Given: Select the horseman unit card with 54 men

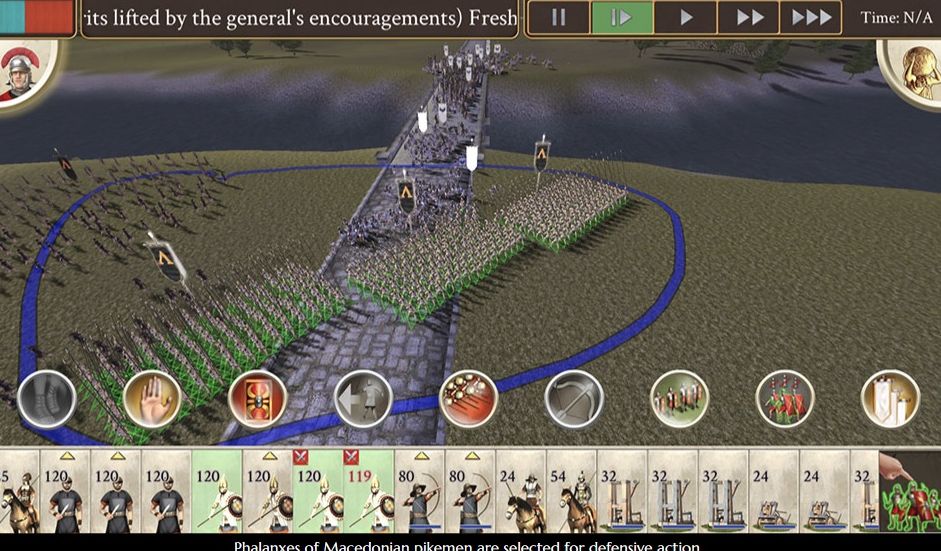Looking at the screenshot, I should point(571,490).
